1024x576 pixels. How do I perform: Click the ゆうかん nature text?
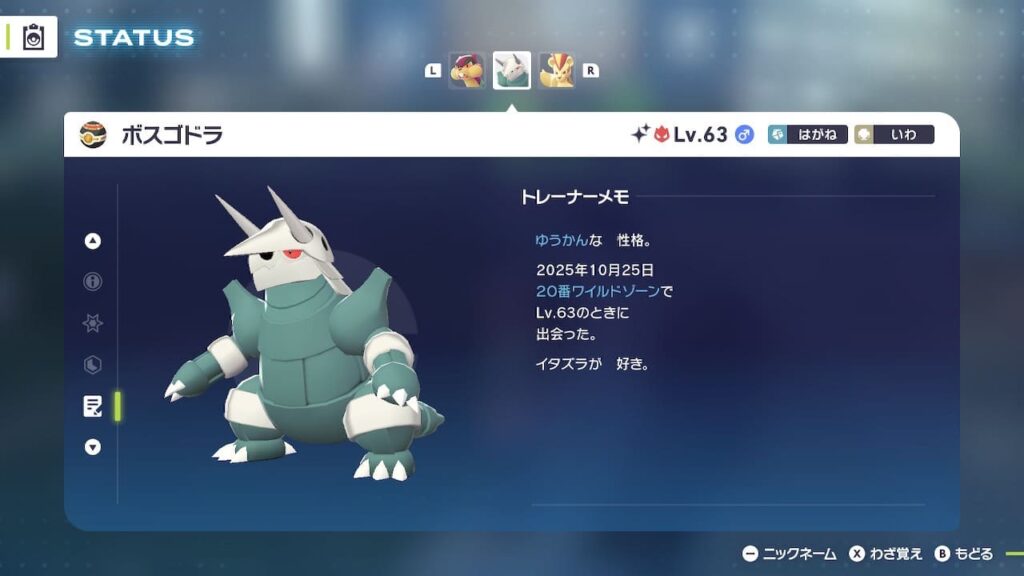pyautogui.click(x=561, y=241)
